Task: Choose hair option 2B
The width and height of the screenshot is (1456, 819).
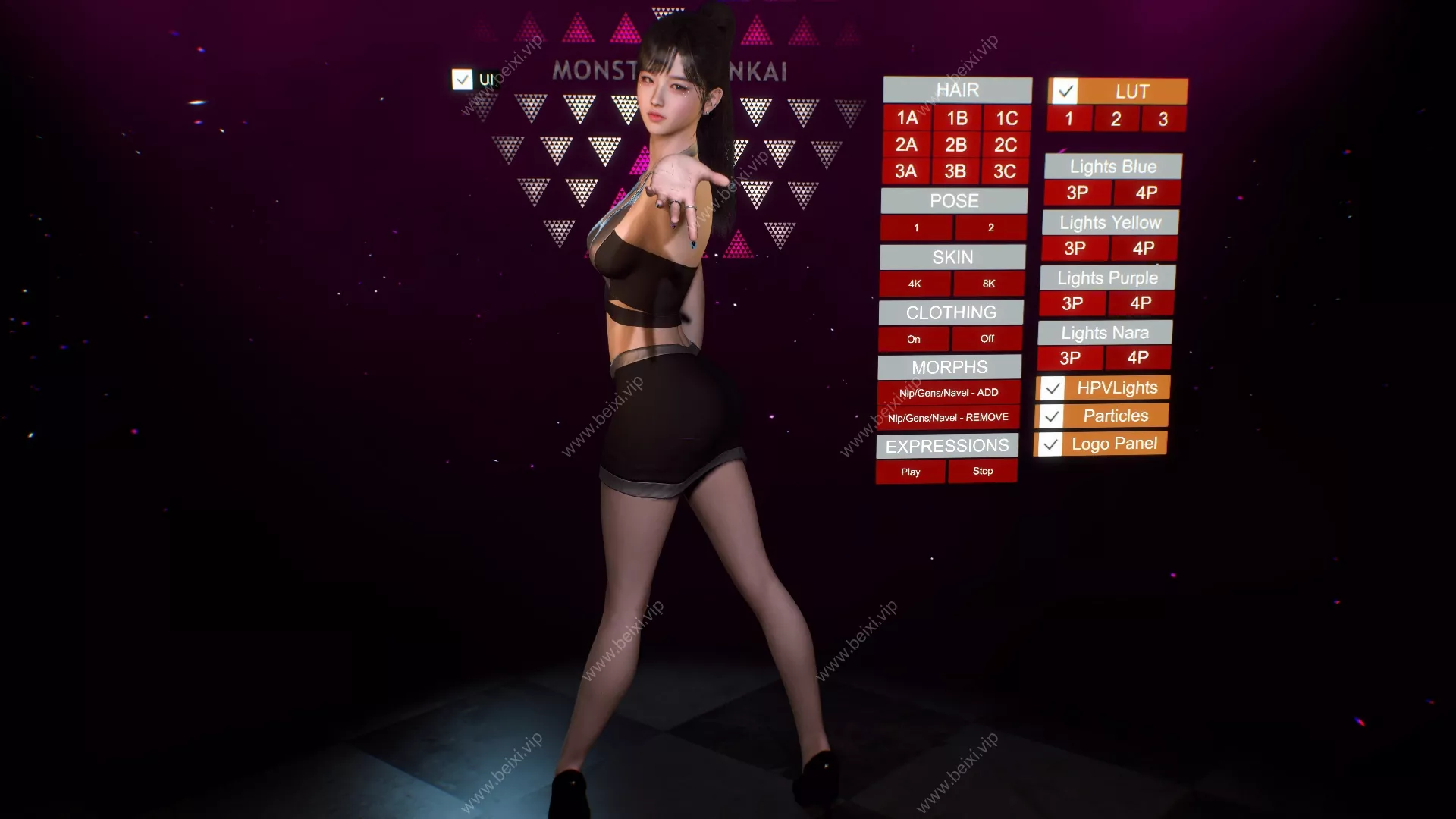Action: pyautogui.click(x=955, y=145)
